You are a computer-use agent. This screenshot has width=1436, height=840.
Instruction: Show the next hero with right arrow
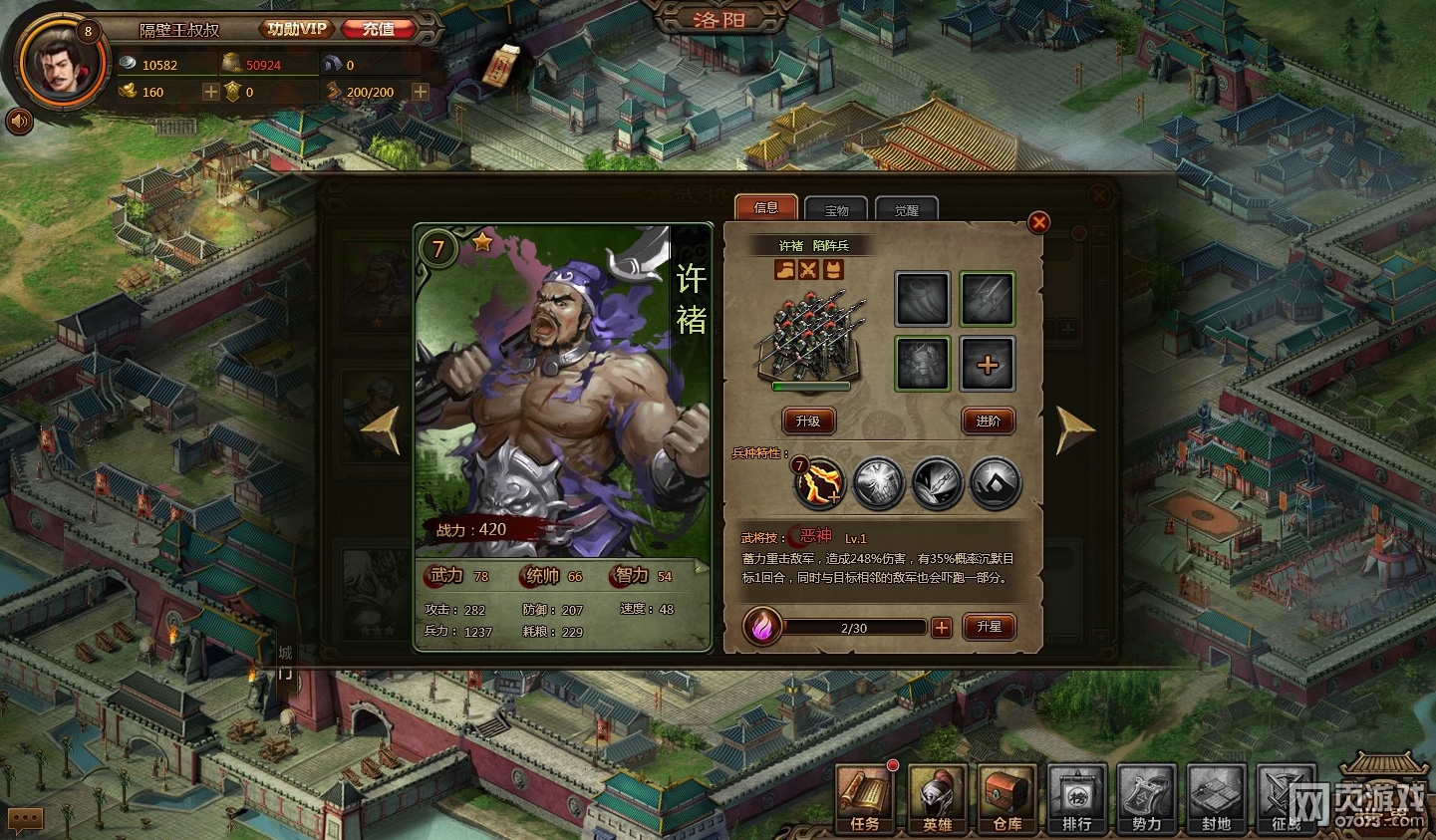tap(1074, 430)
